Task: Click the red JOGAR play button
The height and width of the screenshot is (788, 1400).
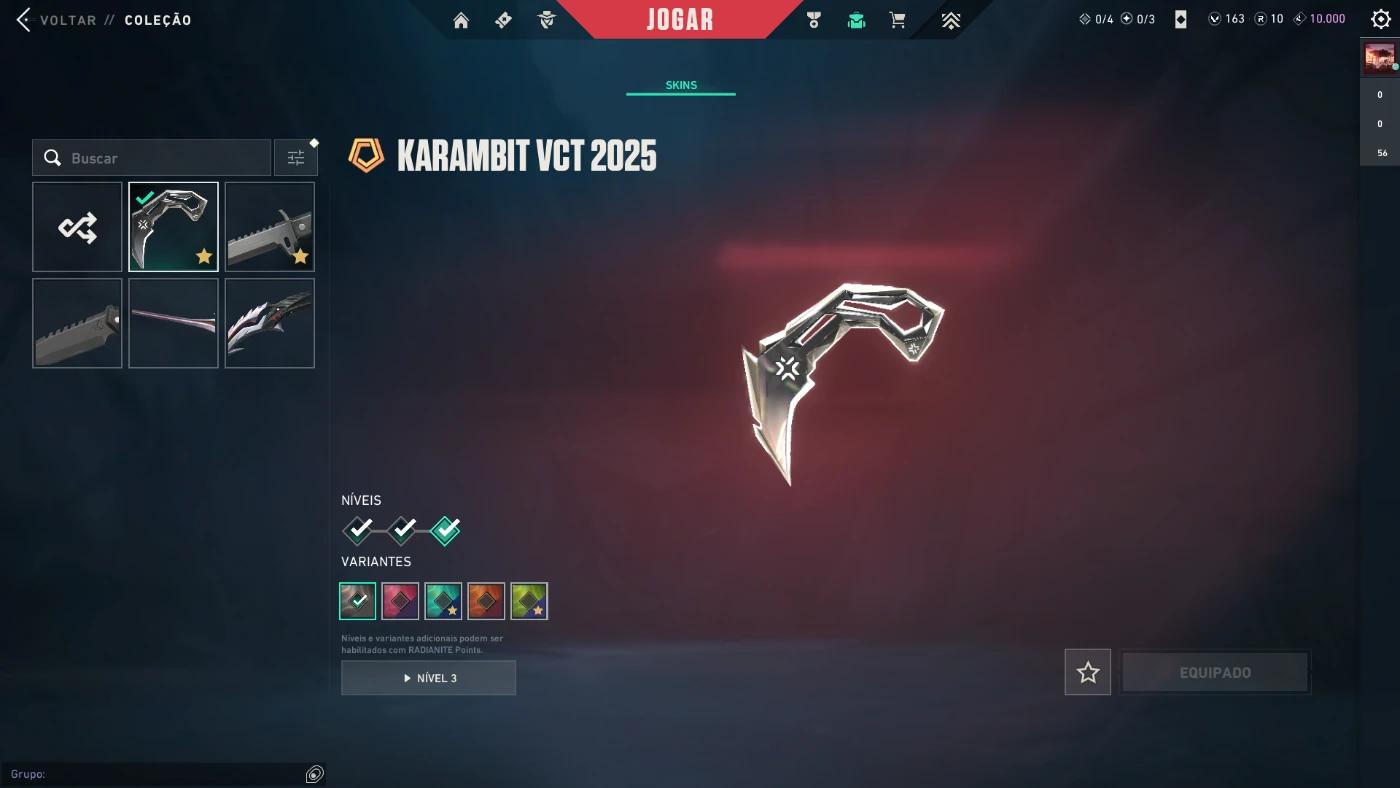Action: 680,20
